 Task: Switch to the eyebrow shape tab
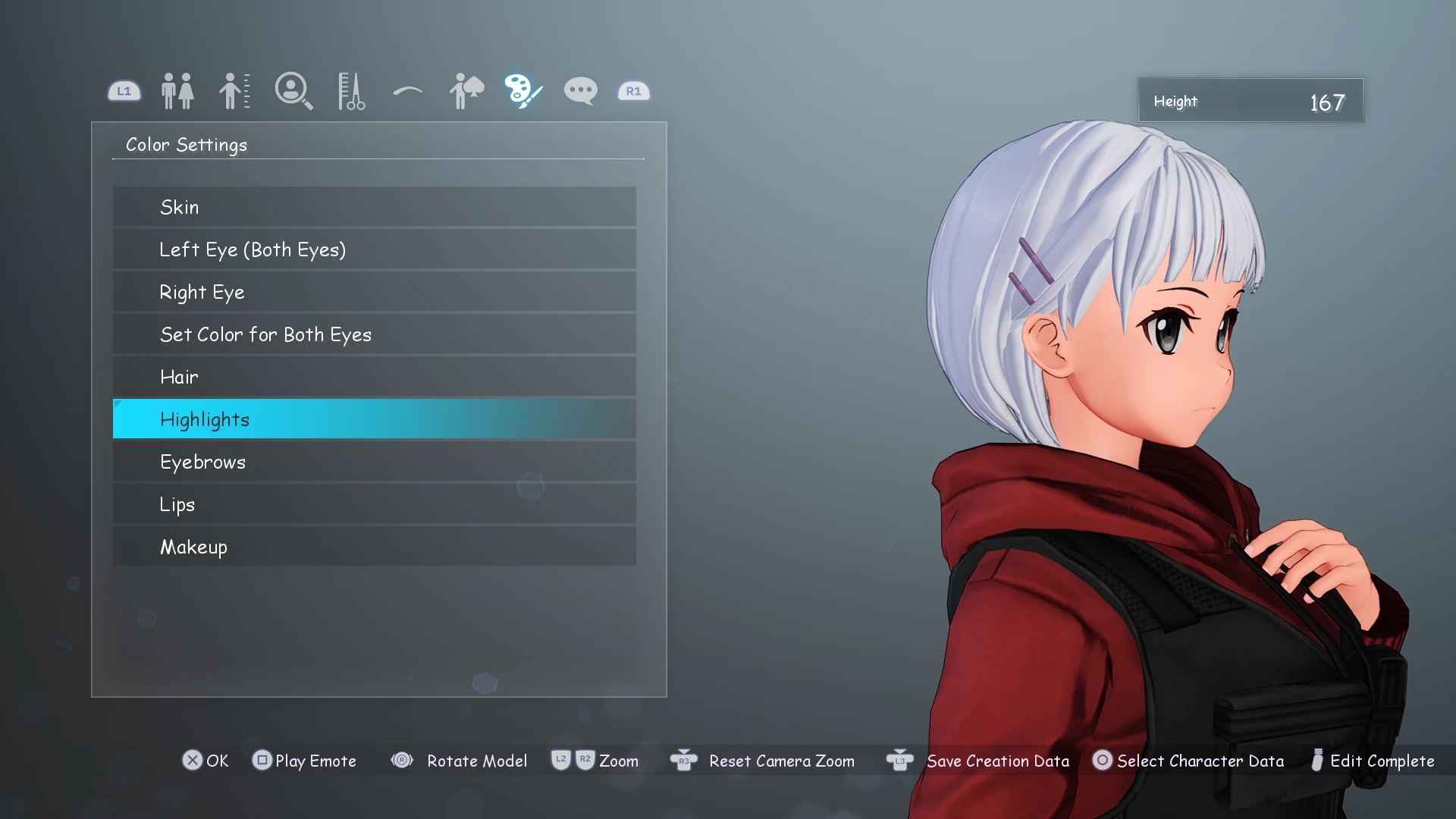[408, 92]
